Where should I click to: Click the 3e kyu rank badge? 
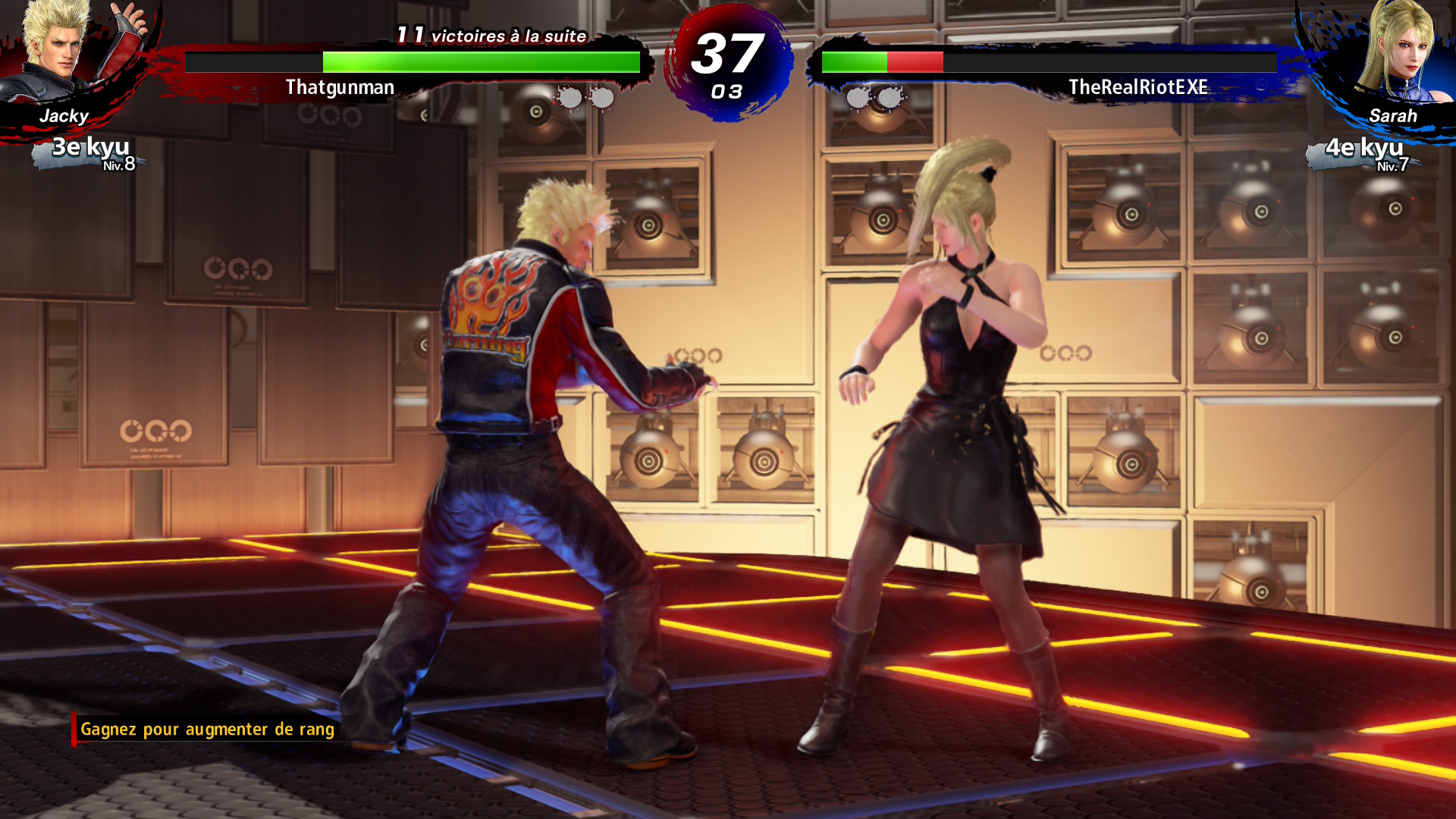click(91, 152)
